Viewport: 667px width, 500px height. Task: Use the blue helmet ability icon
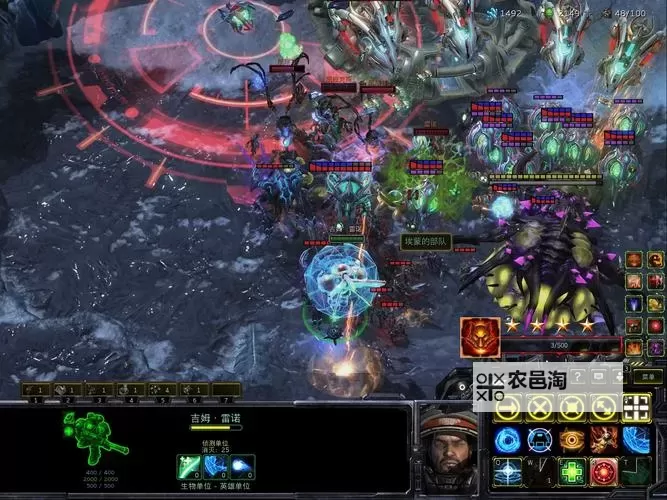(x=540, y=439)
